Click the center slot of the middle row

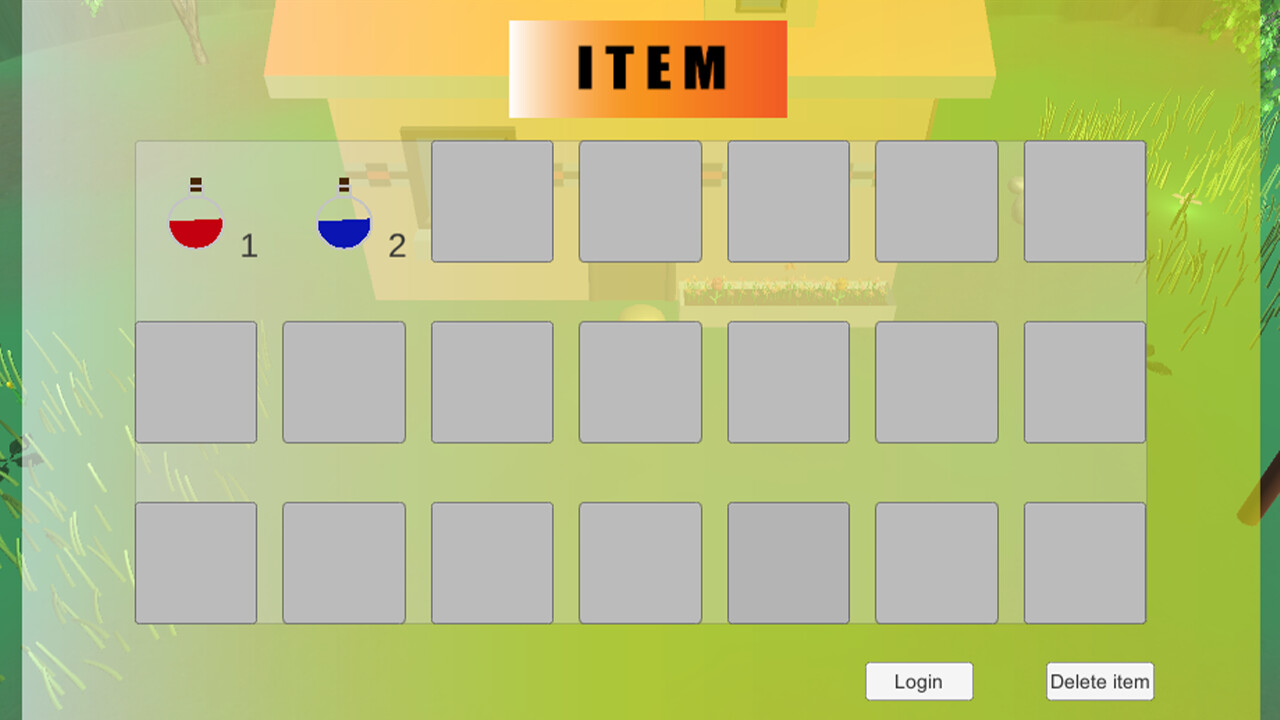[x=640, y=381]
